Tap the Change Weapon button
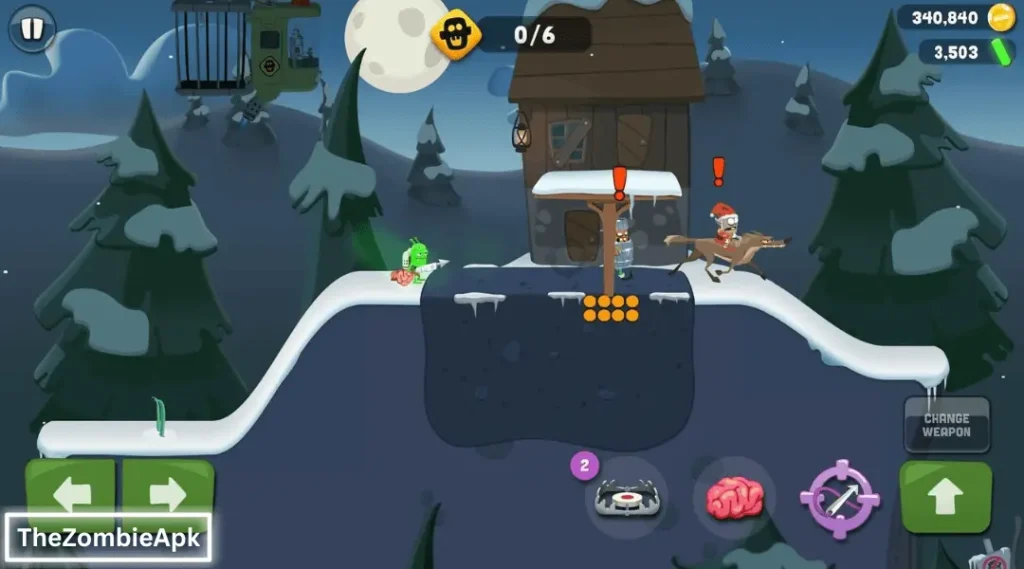 [x=946, y=424]
